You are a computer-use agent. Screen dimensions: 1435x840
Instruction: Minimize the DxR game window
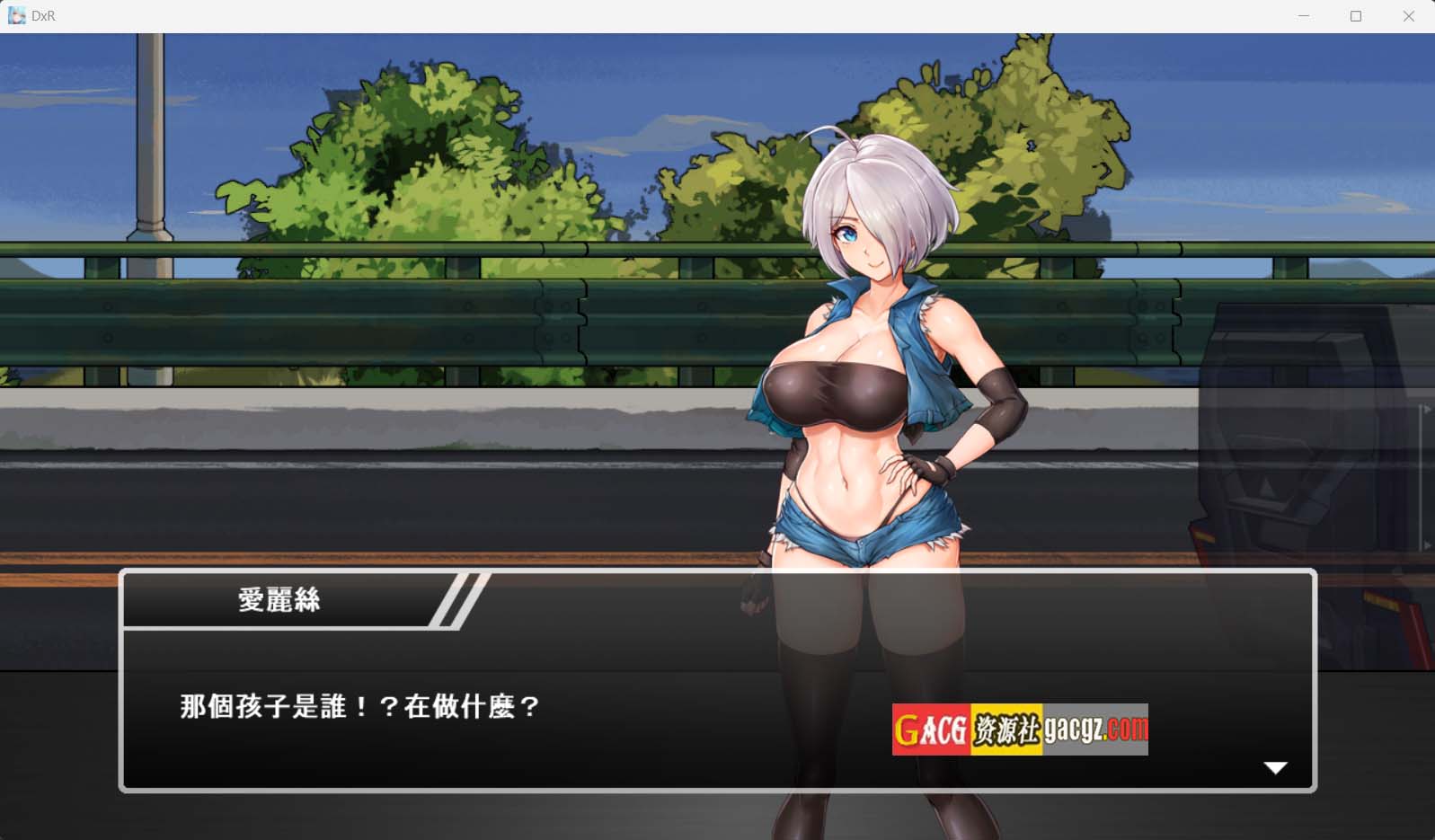pos(1304,16)
